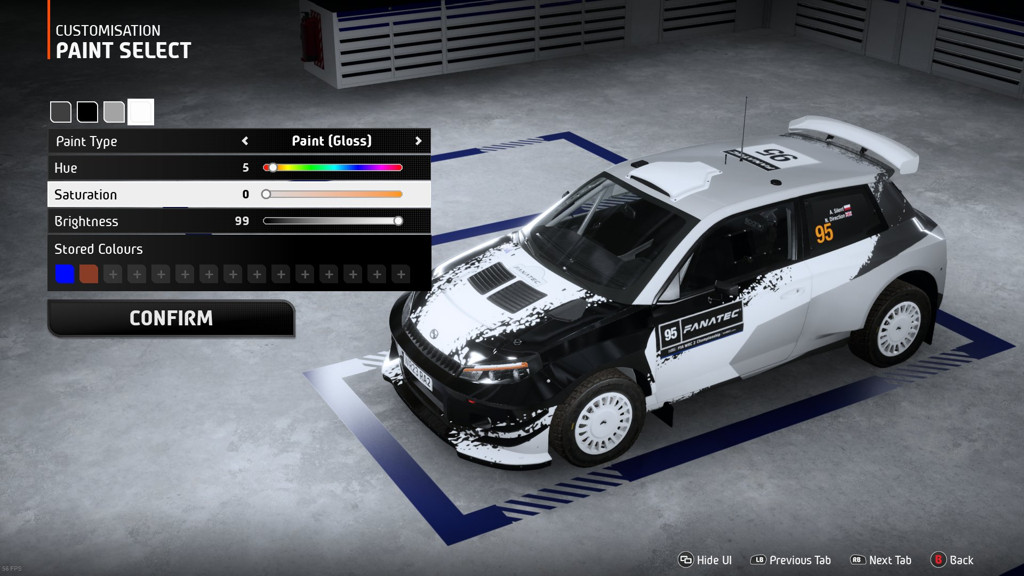Adjust the Brightness slider
The height and width of the screenshot is (576, 1024).
coord(332,221)
